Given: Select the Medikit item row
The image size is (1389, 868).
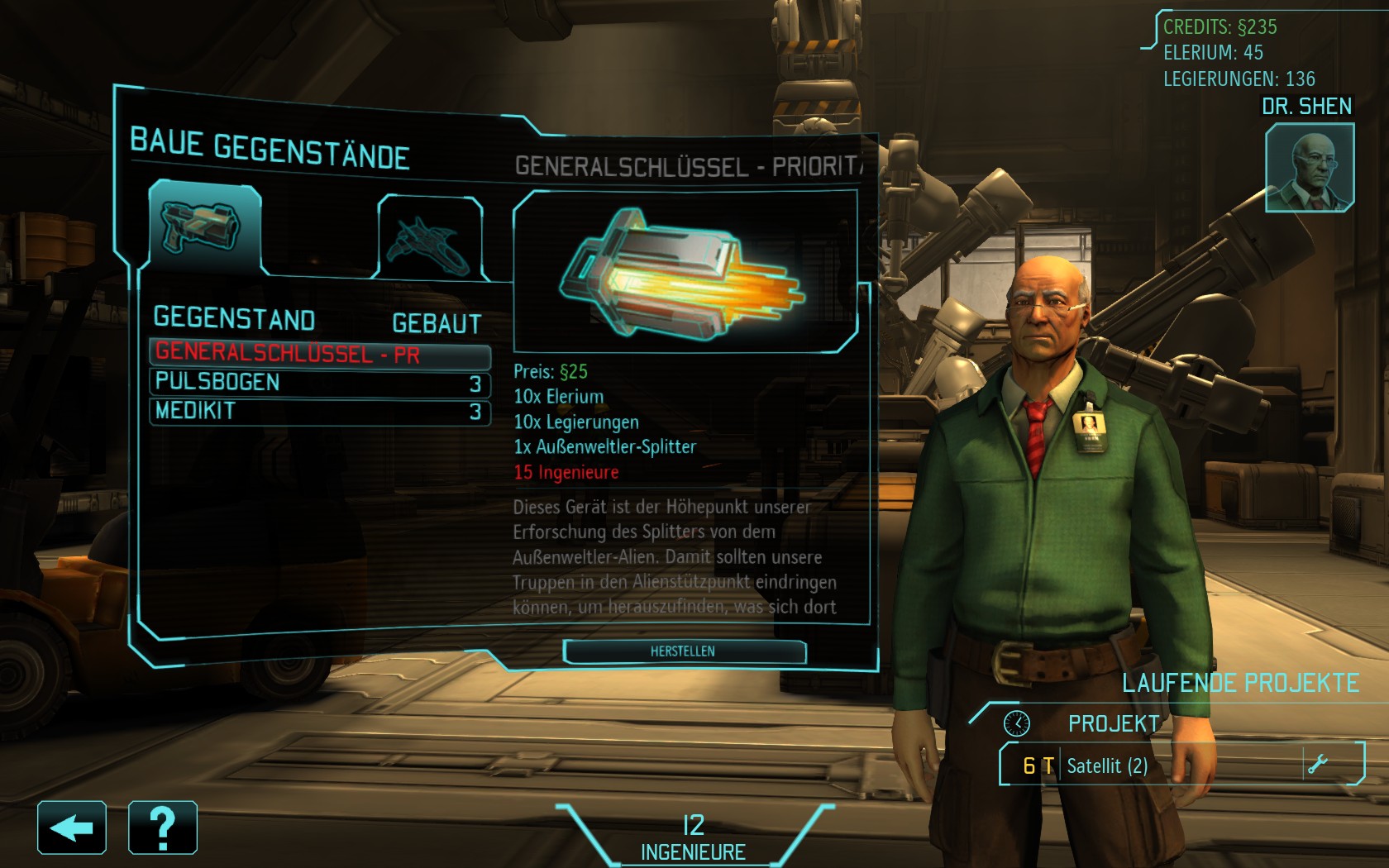Looking at the screenshot, I should [x=319, y=411].
